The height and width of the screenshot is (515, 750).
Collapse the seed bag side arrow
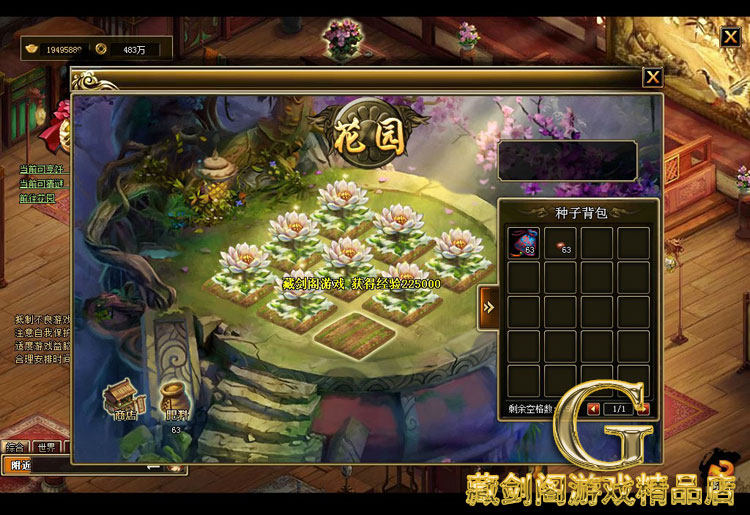(x=489, y=307)
